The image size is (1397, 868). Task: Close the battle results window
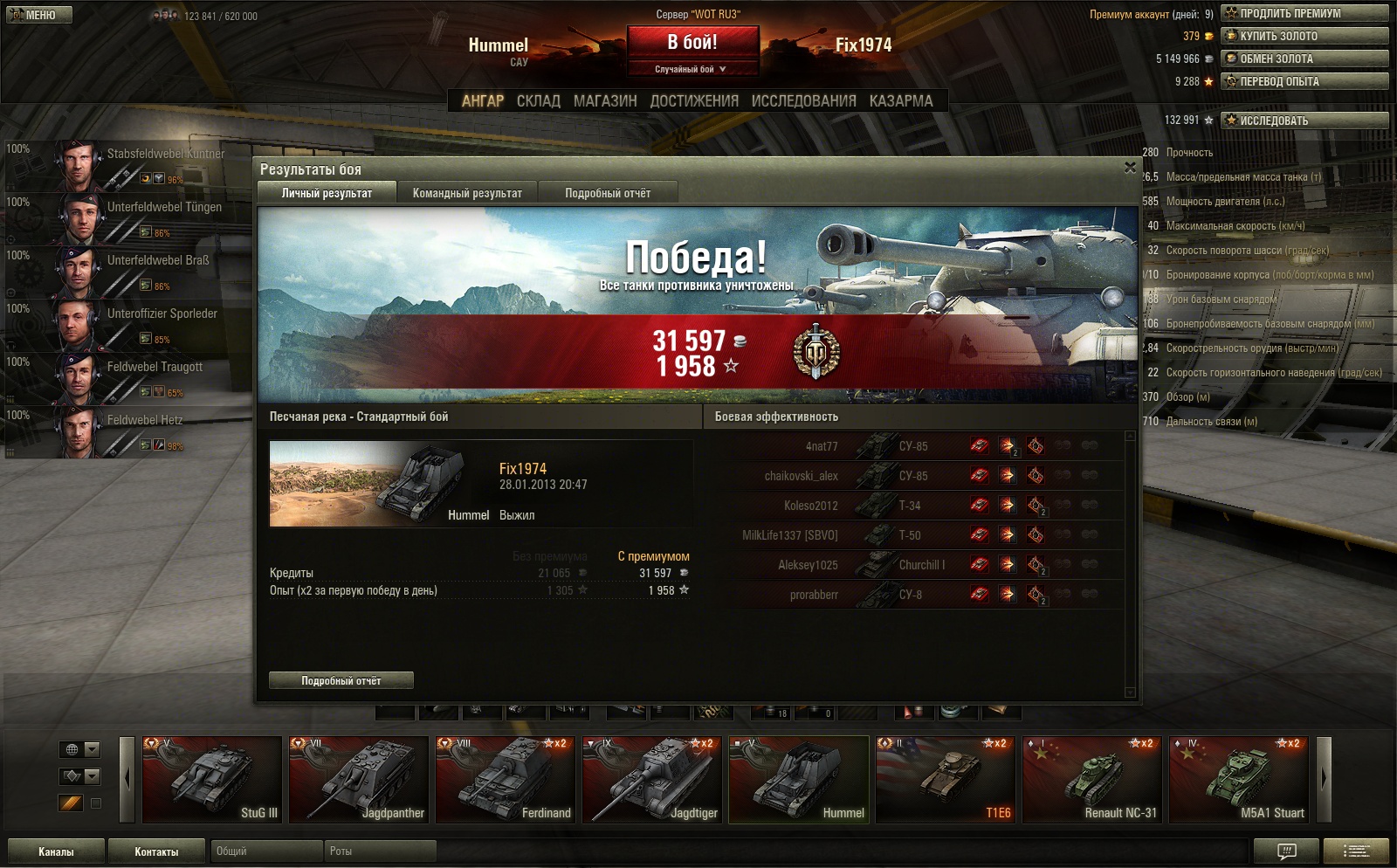[1130, 167]
